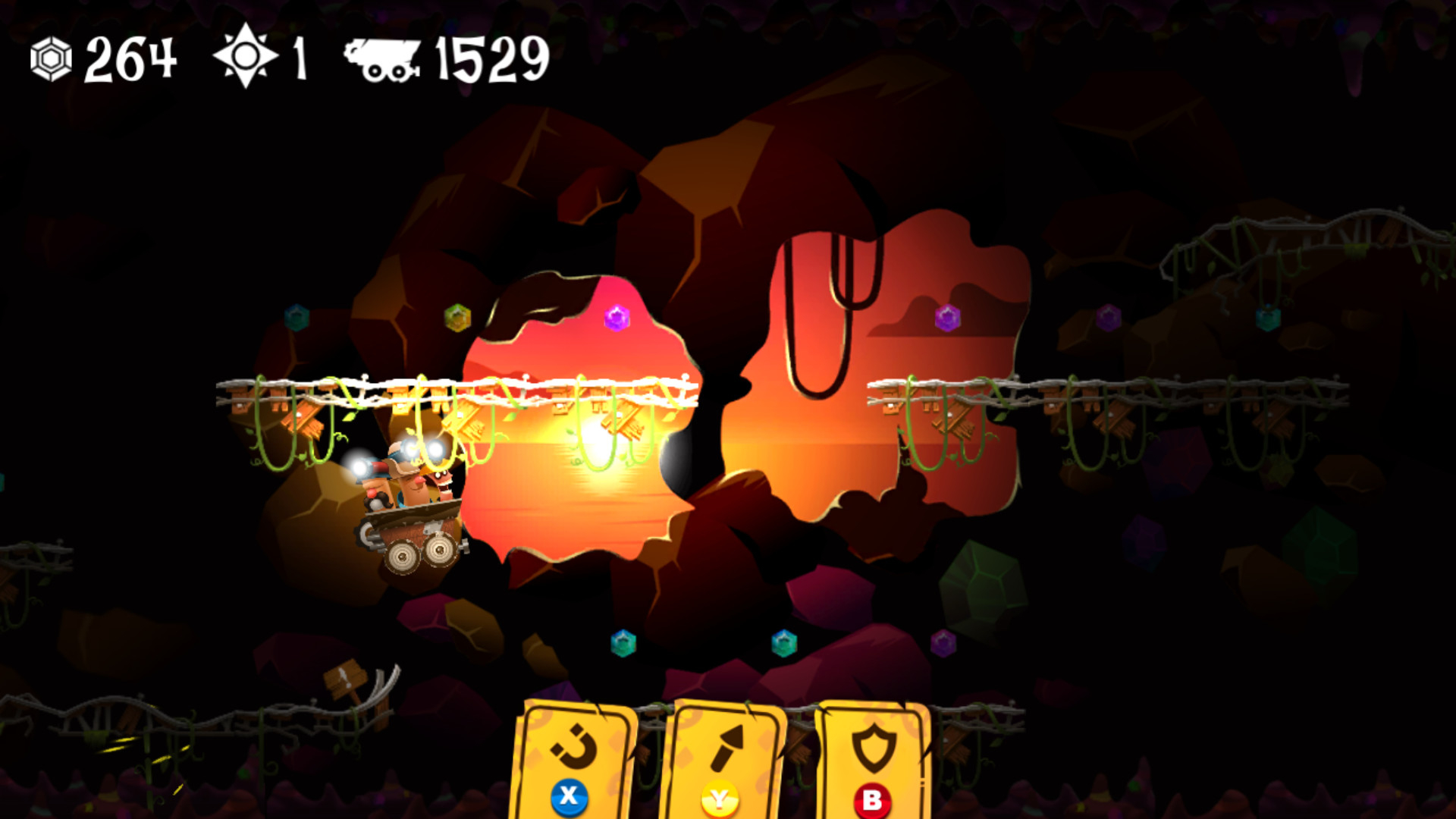This screenshot has height=819, width=1456.
Task: Click the star token icon in the HUD
Action: [x=245, y=59]
